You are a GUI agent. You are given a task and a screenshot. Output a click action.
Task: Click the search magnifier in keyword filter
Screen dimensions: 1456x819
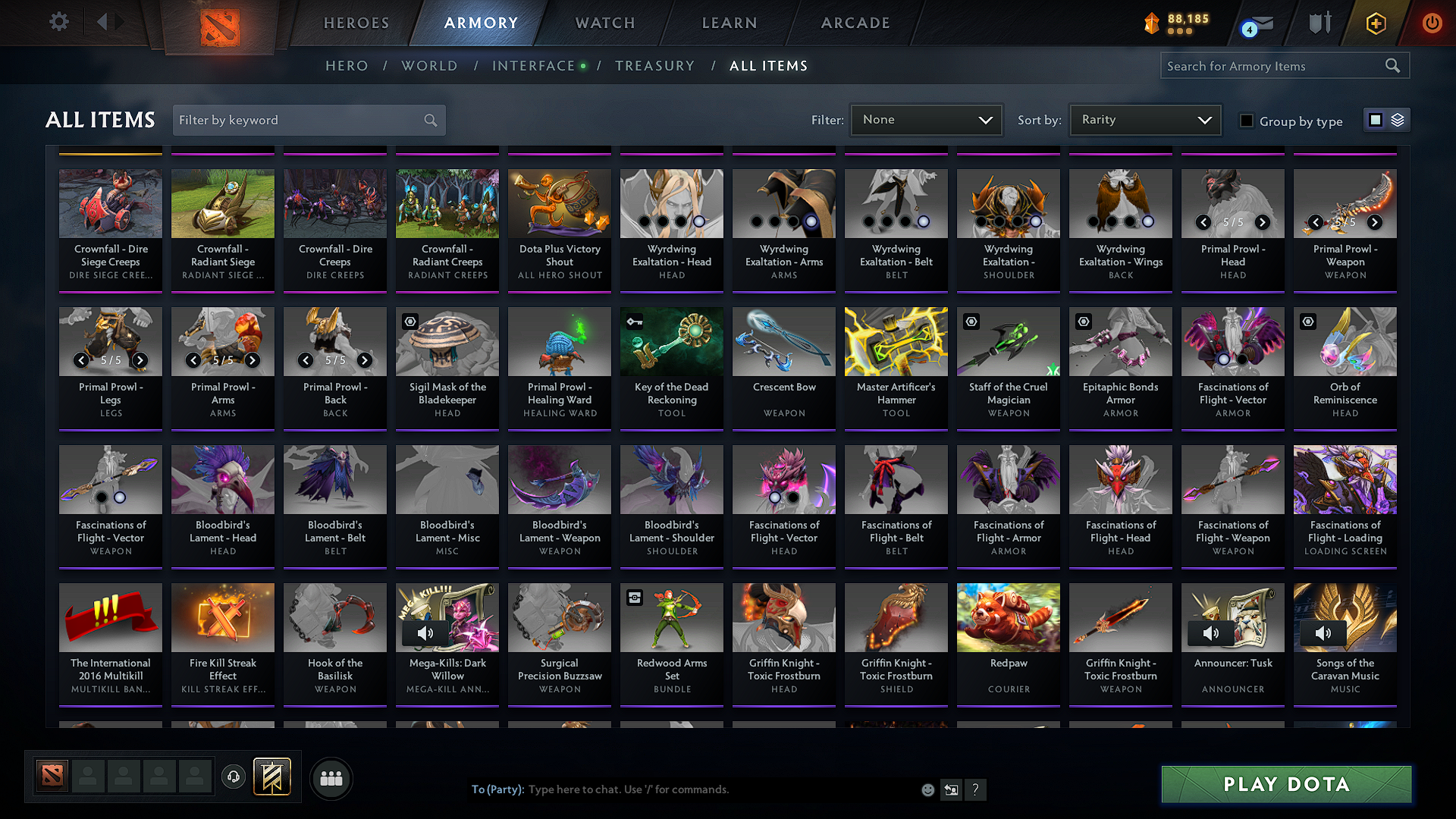(429, 120)
